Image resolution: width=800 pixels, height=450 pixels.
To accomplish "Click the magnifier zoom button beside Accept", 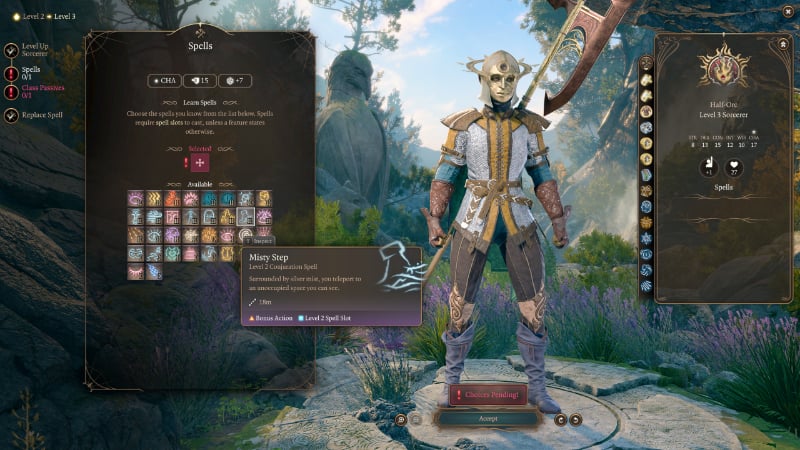I will point(400,419).
